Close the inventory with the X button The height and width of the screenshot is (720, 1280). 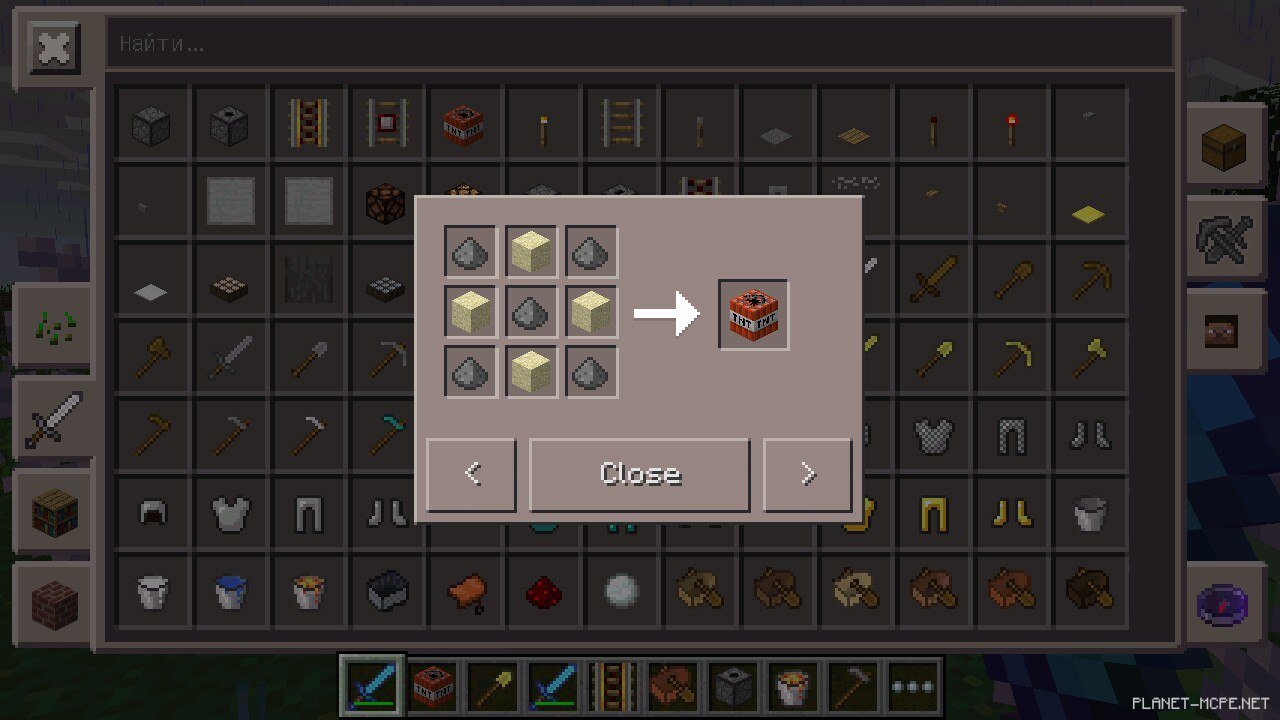point(54,48)
